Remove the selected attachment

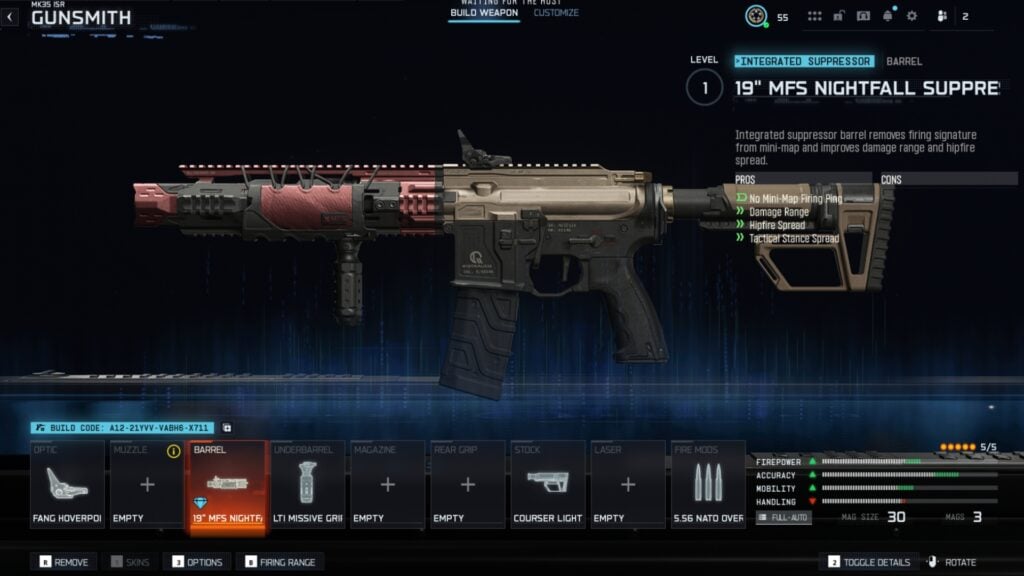65,562
